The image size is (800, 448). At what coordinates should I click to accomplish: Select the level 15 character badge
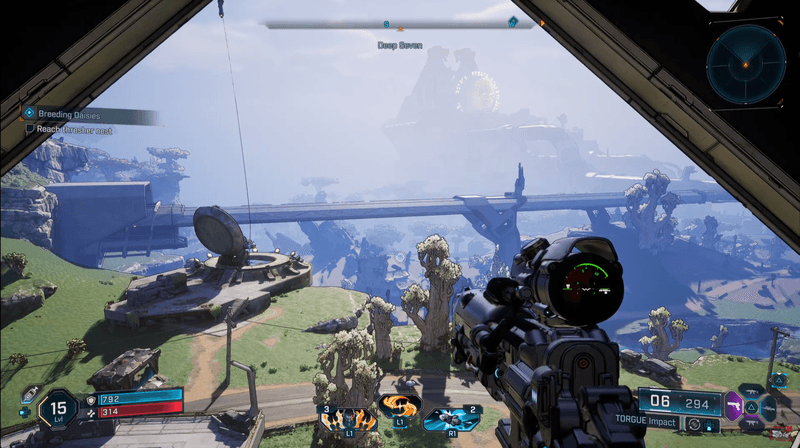57,408
